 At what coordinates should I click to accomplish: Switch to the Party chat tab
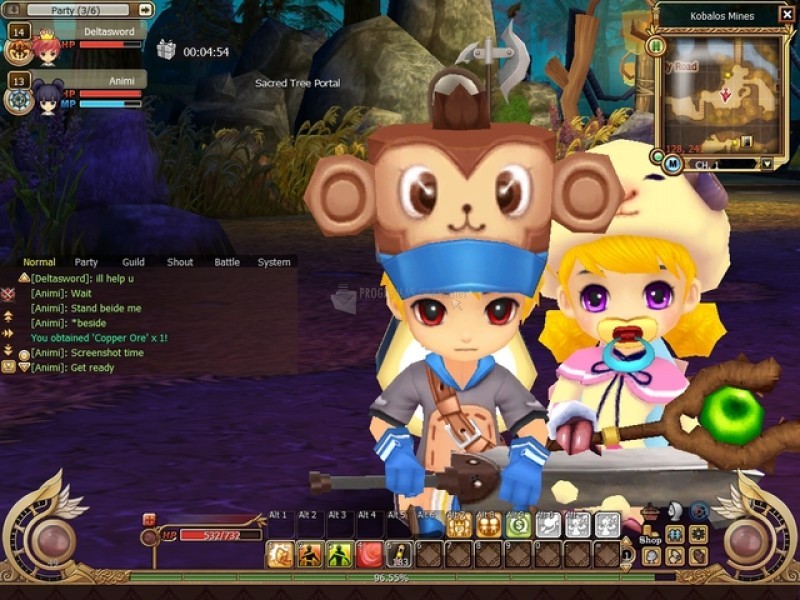86,262
